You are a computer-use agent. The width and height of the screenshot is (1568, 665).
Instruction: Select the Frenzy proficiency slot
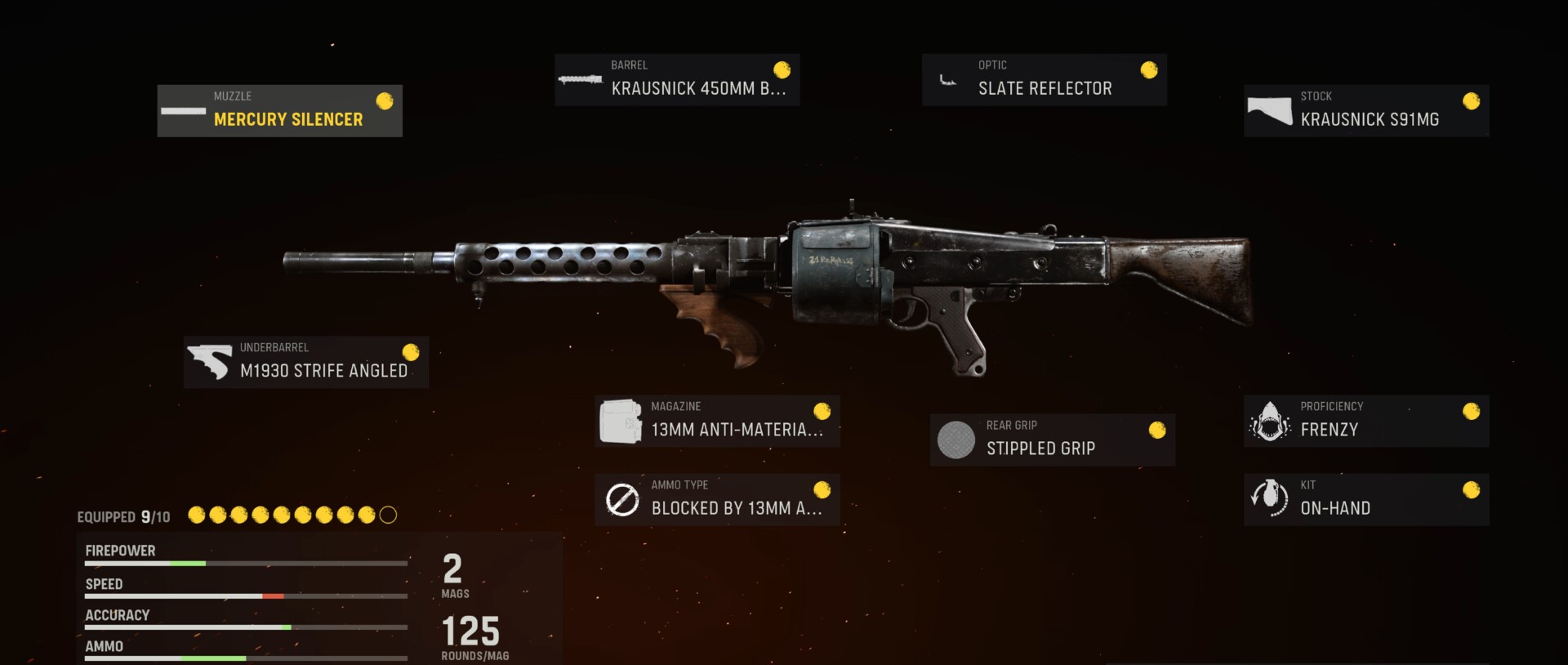pos(1365,422)
